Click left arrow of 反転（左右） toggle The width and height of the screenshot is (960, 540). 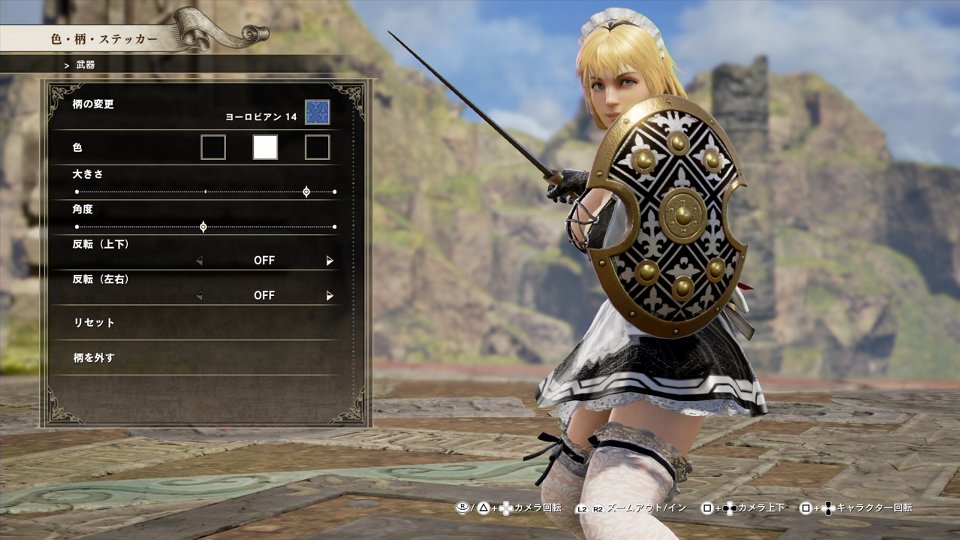[198, 296]
